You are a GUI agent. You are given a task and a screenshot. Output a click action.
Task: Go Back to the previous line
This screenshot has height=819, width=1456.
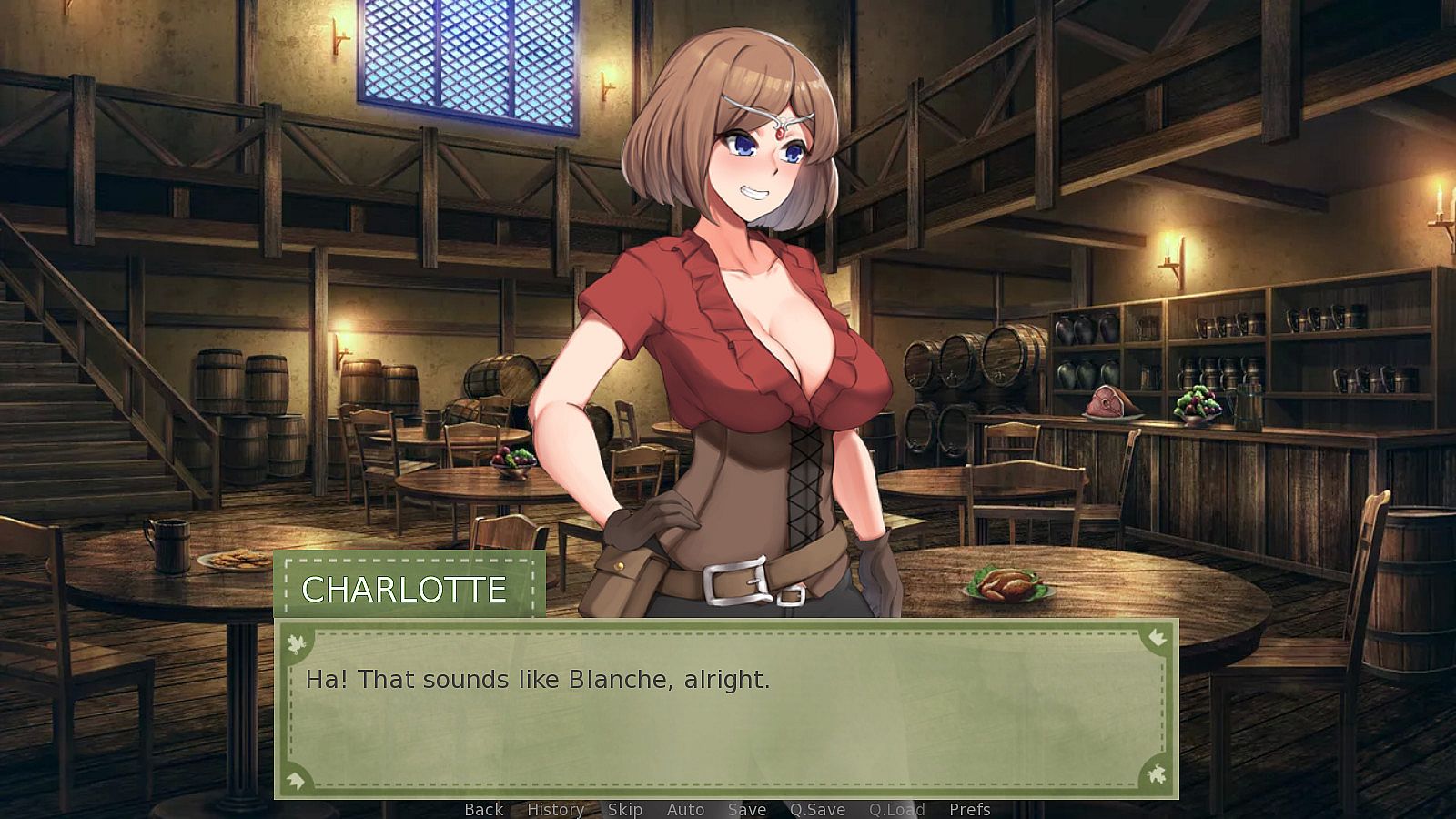(x=483, y=809)
